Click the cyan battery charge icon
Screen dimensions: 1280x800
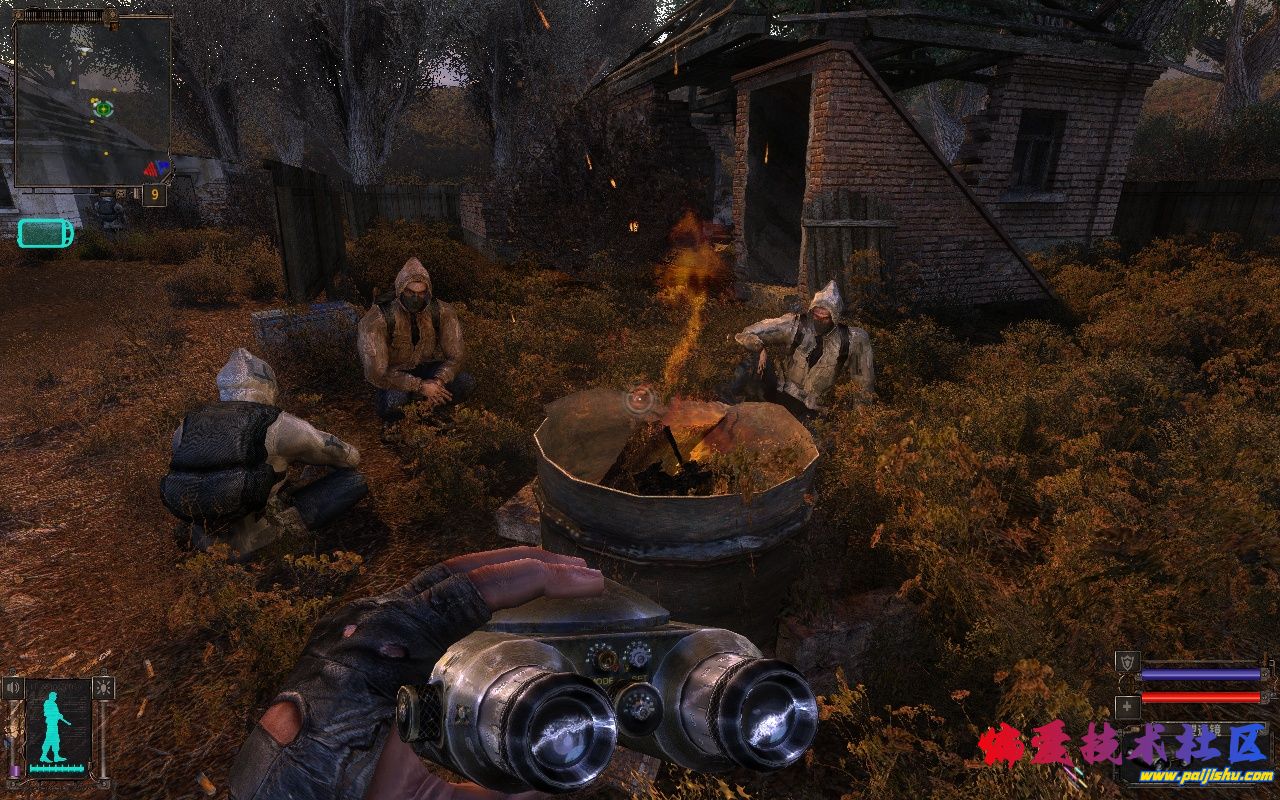tap(45, 233)
